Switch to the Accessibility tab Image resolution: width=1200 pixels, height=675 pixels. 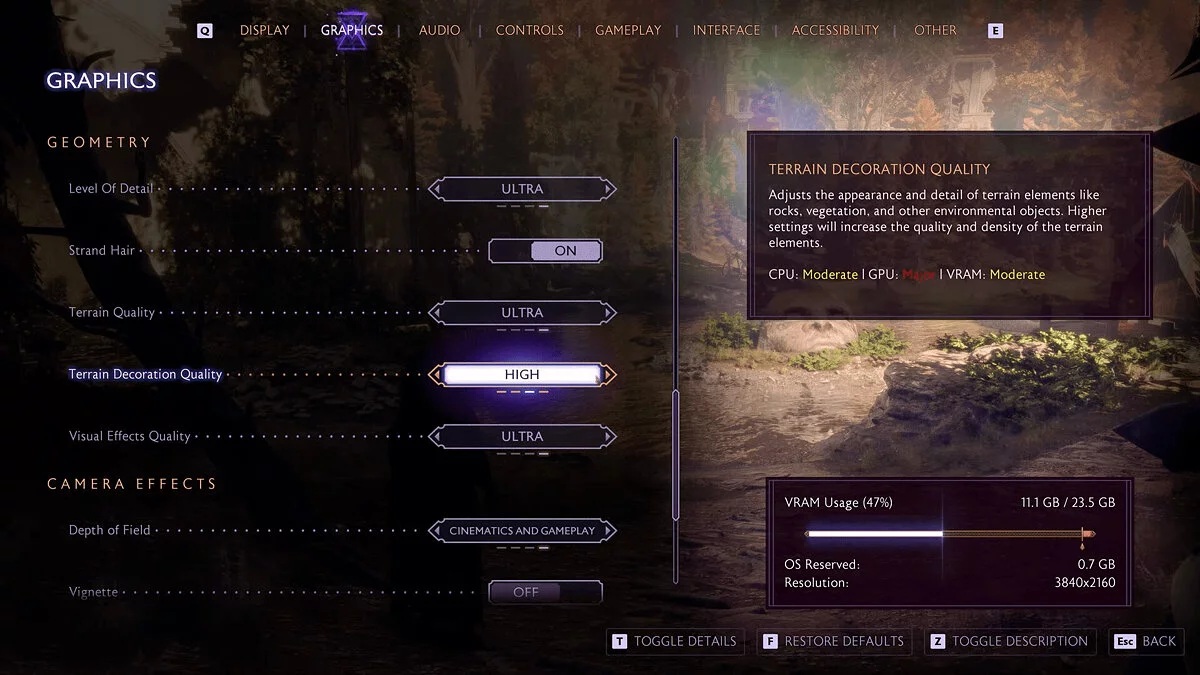[835, 30]
